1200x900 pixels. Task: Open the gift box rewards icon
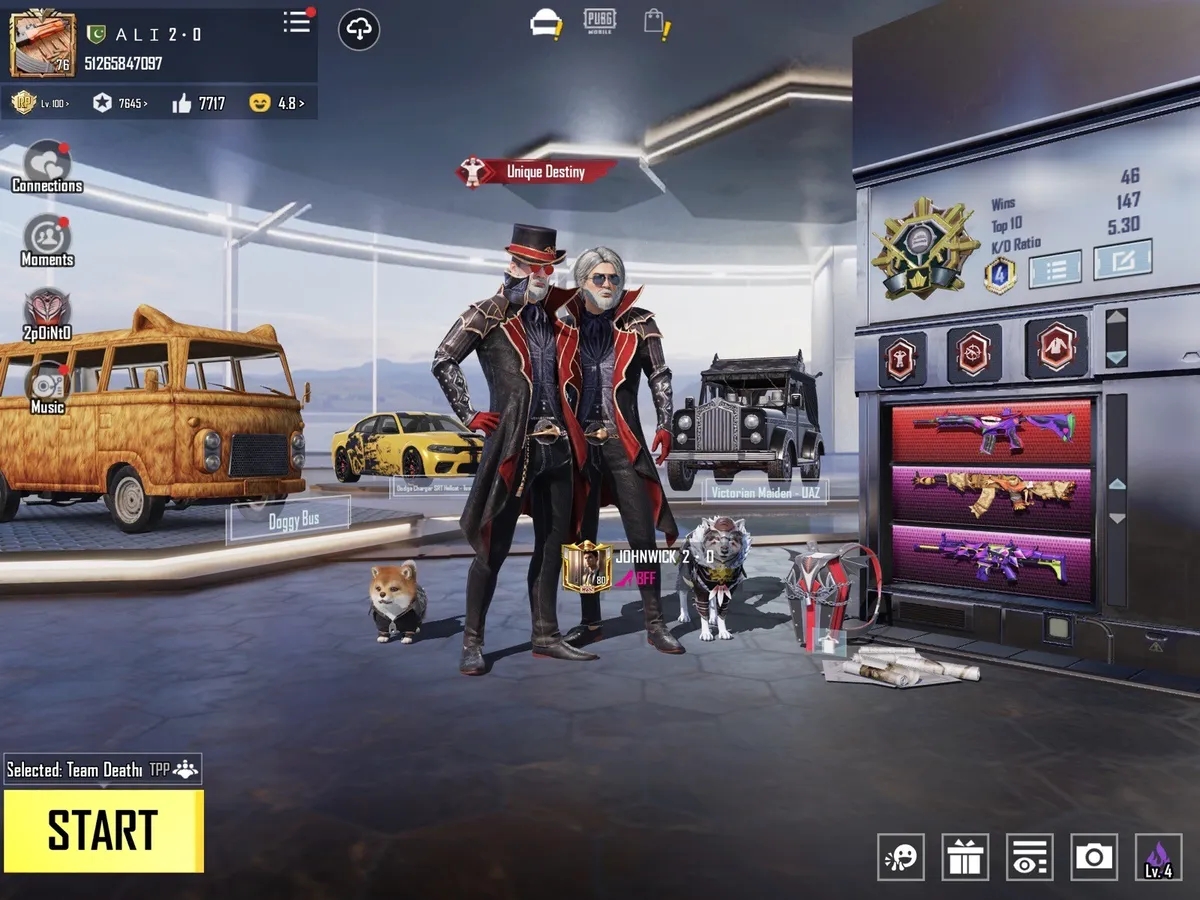pos(965,857)
